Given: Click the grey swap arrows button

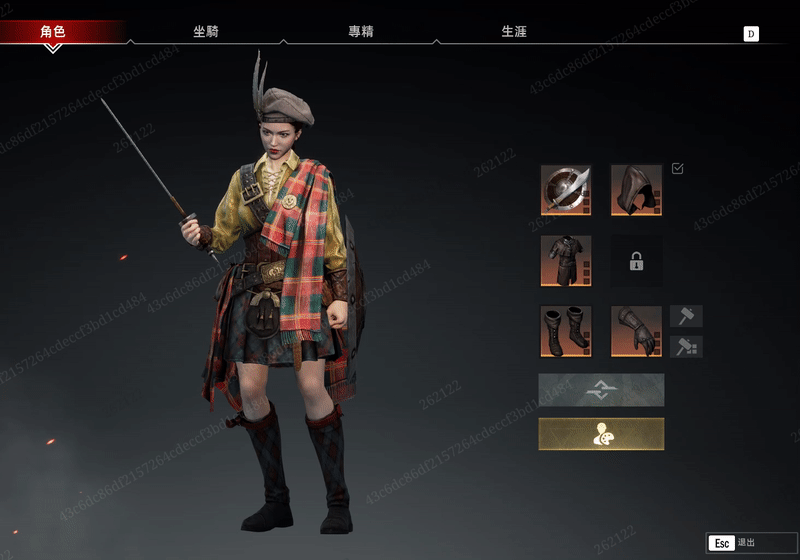Looking at the screenshot, I should 601,389.
